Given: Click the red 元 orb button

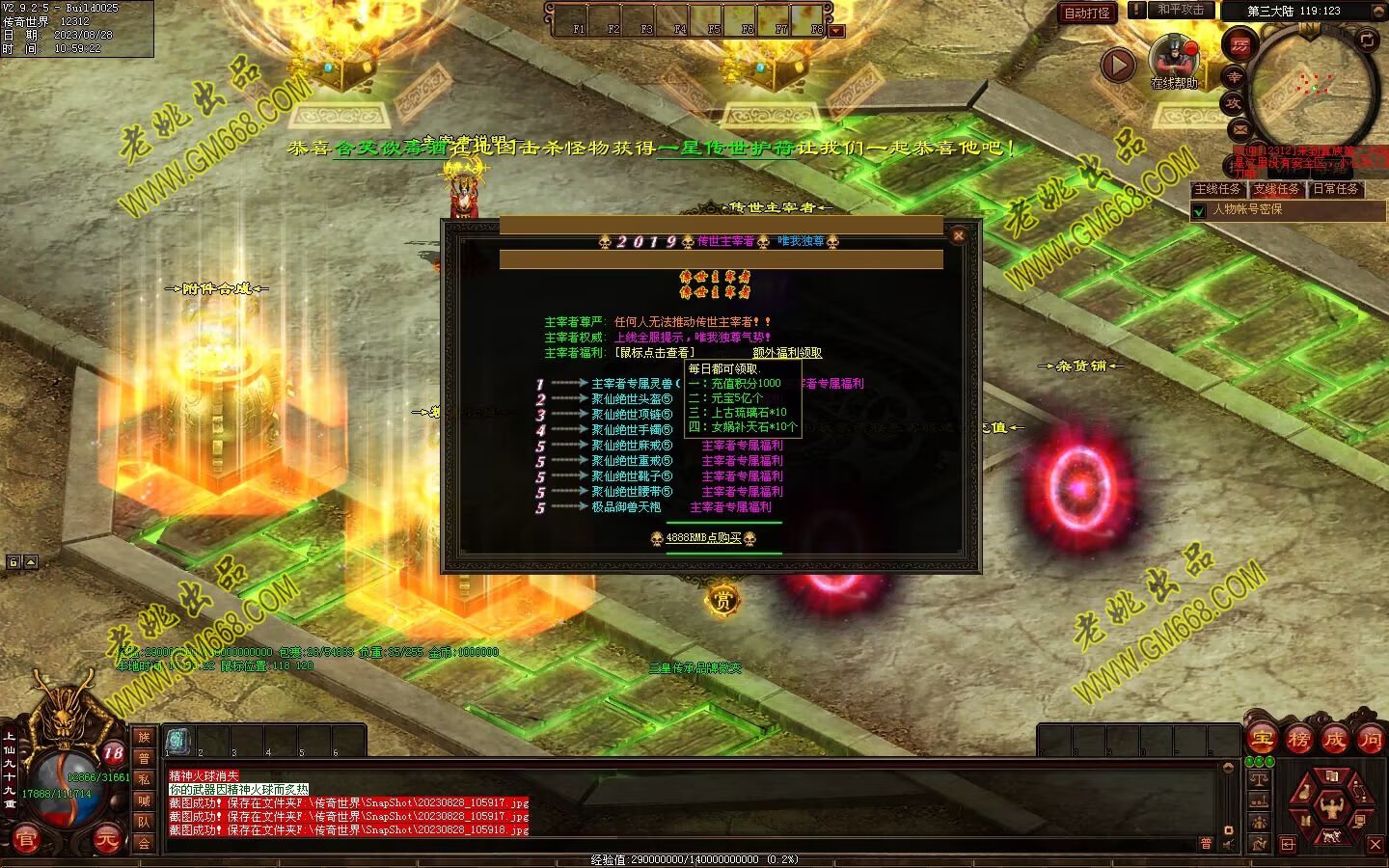Looking at the screenshot, I should pyautogui.click(x=106, y=839).
